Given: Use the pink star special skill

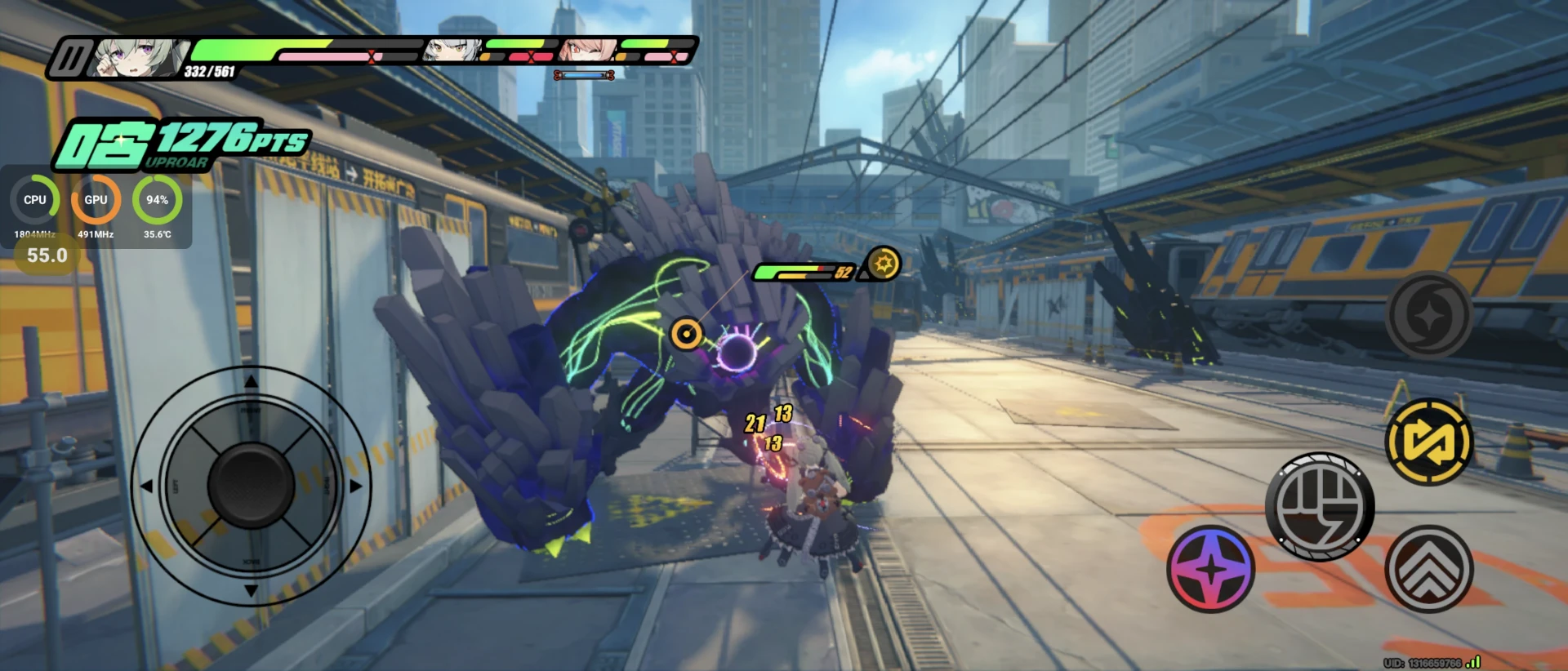Looking at the screenshot, I should tap(1211, 569).
